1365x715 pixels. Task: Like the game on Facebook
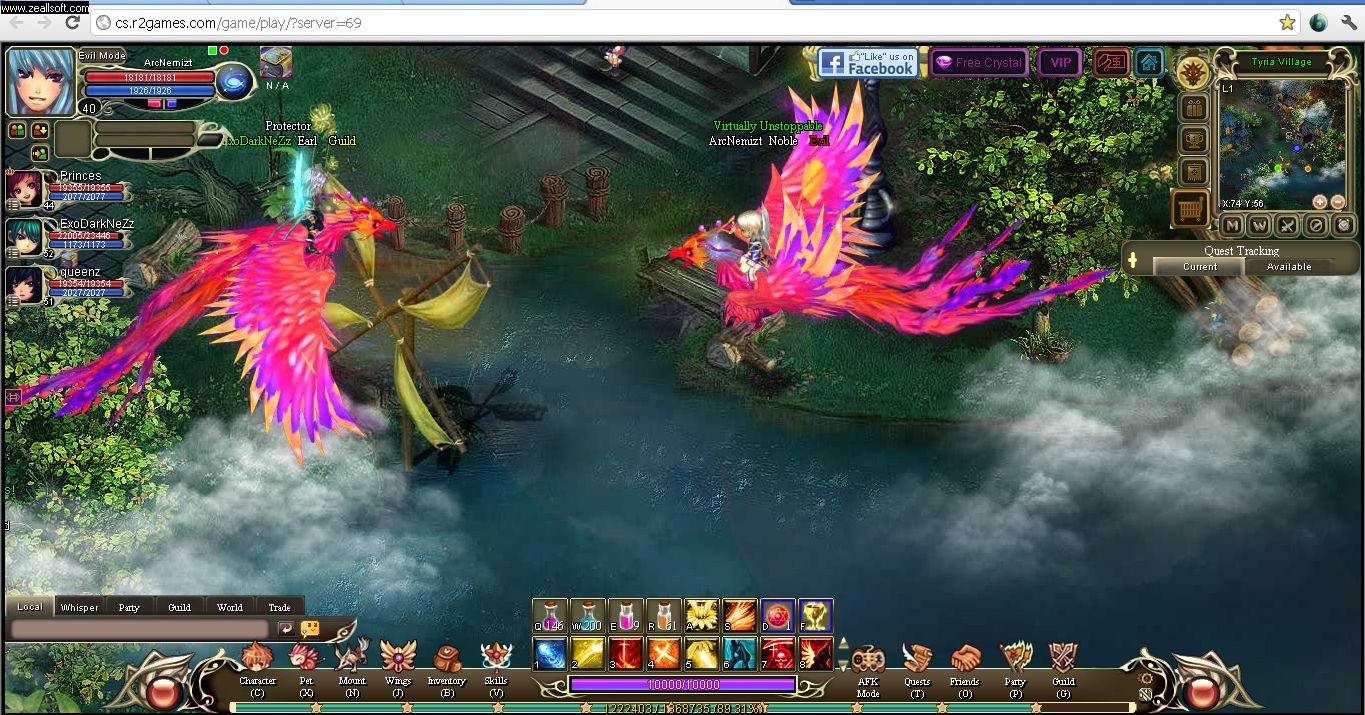coord(866,63)
